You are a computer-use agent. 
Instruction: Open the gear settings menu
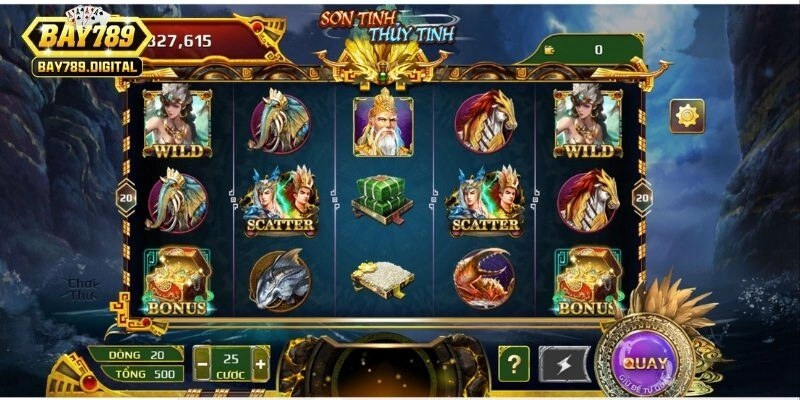[687, 116]
